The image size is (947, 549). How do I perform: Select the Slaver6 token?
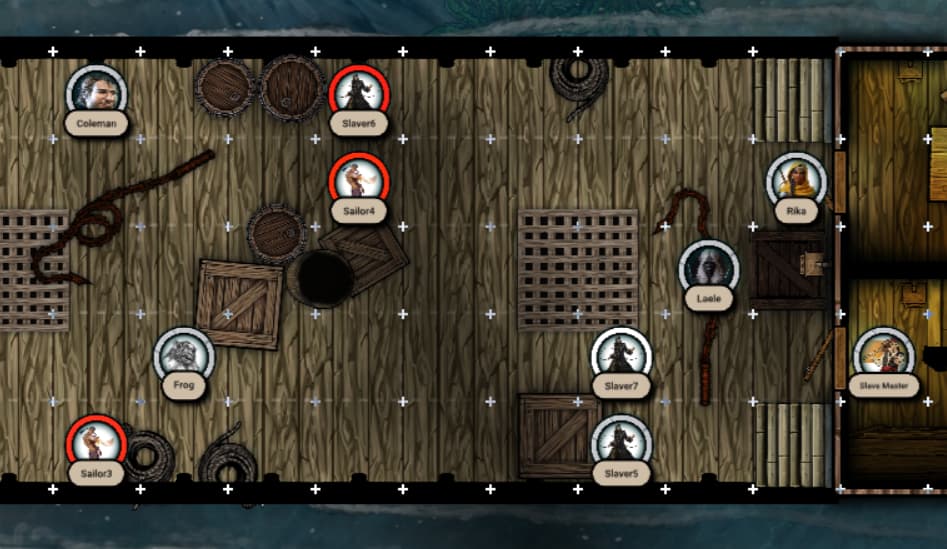[358, 92]
